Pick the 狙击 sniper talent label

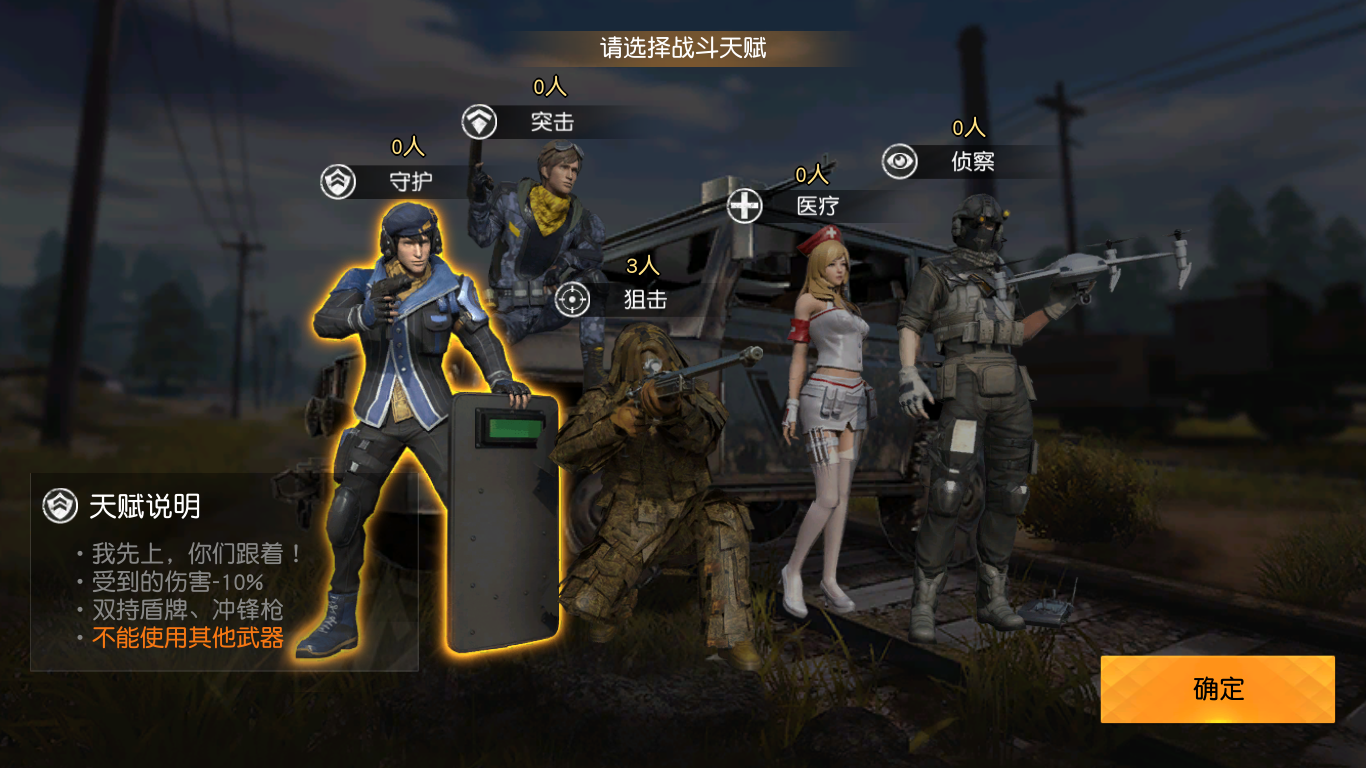[644, 298]
